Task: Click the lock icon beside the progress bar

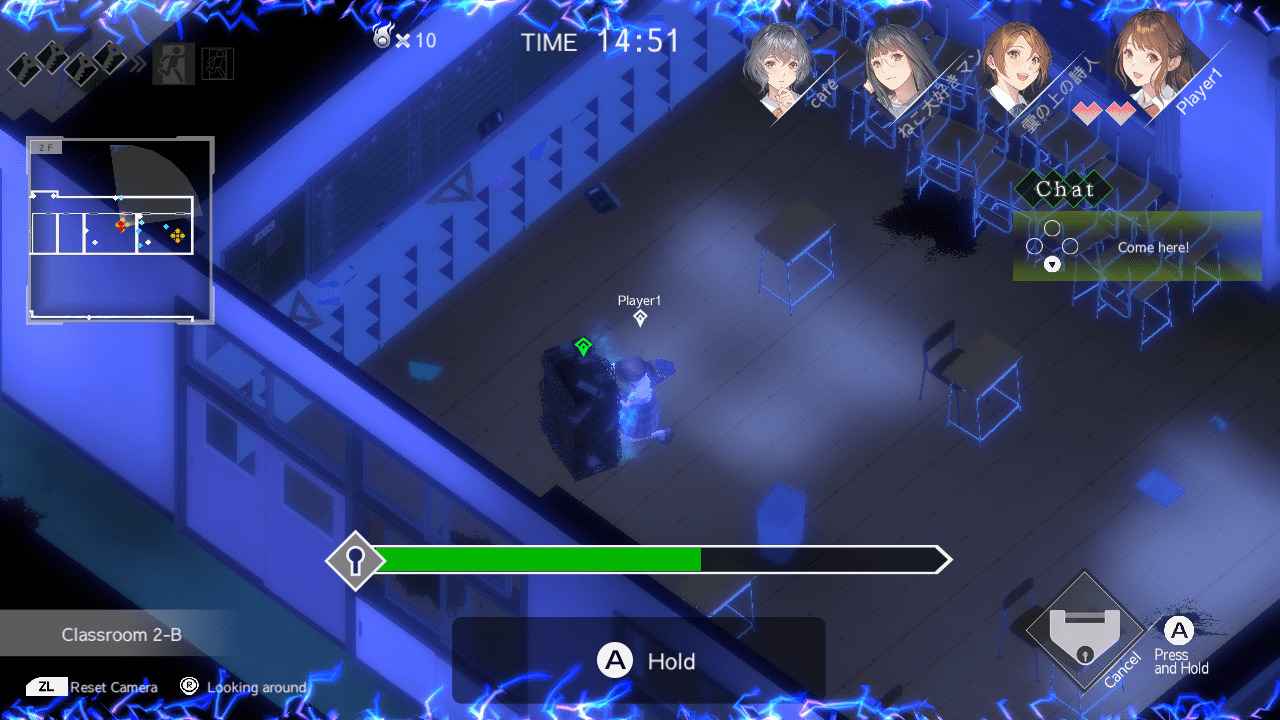Action: click(355, 560)
